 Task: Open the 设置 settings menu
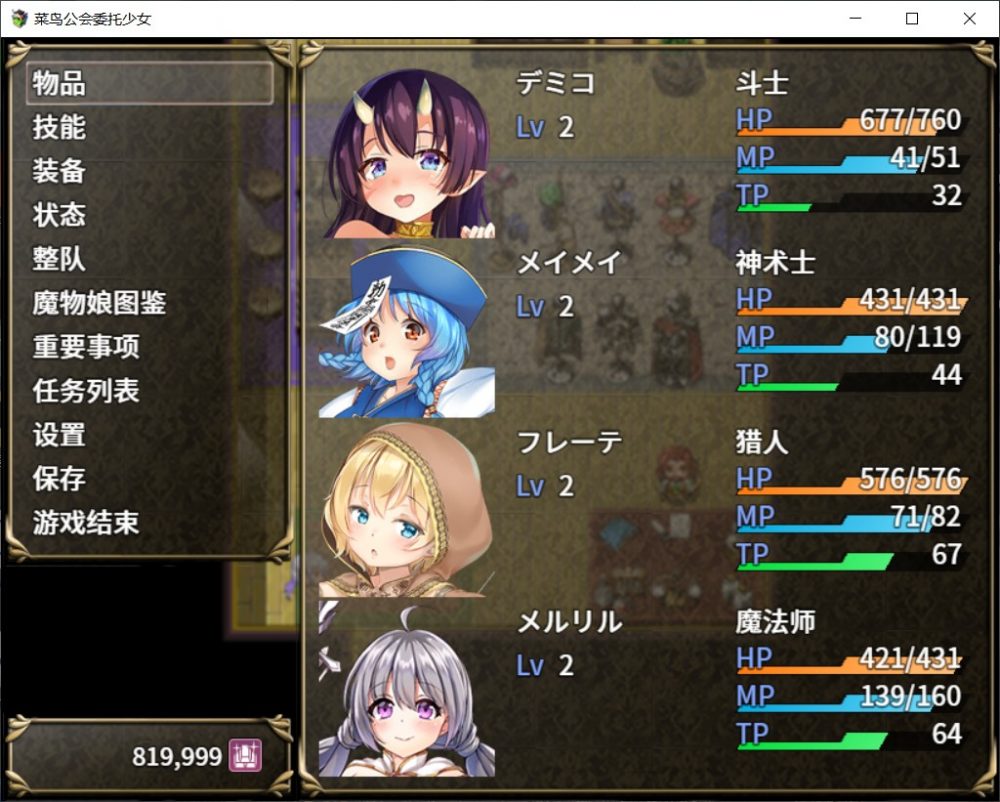coord(150,435)
